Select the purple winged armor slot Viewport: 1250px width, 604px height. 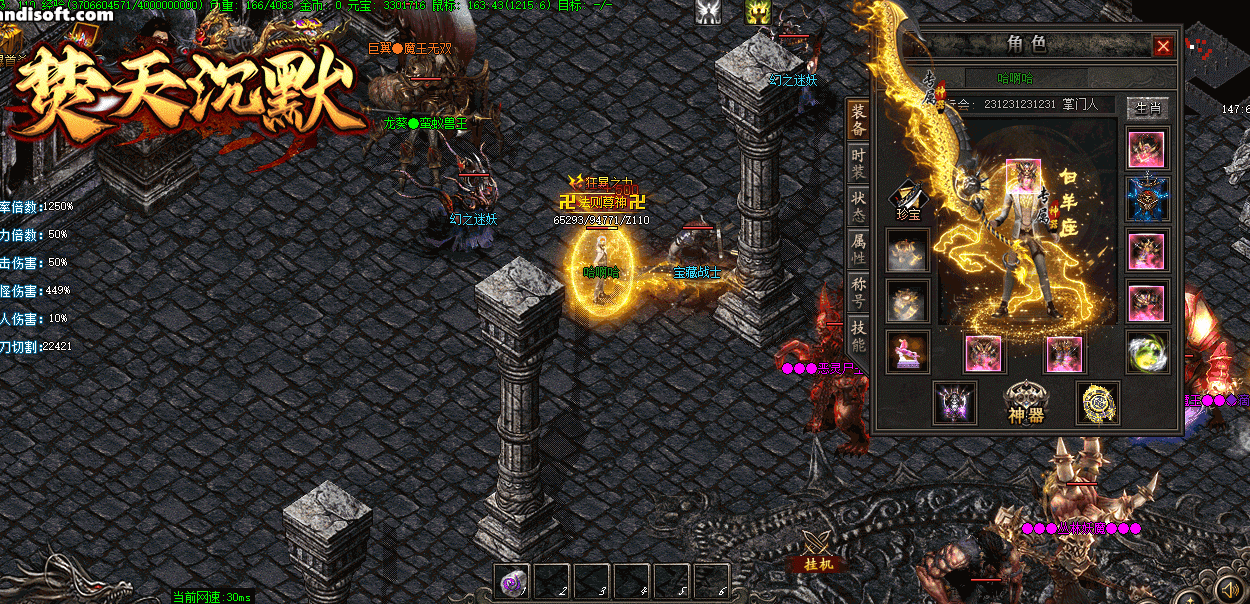955,403
